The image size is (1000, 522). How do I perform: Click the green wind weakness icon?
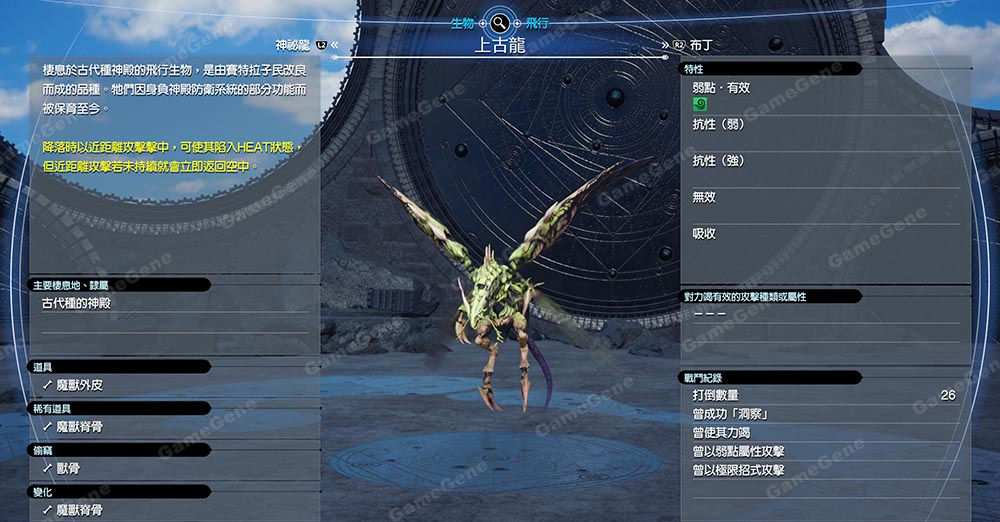tap(700, 103)
